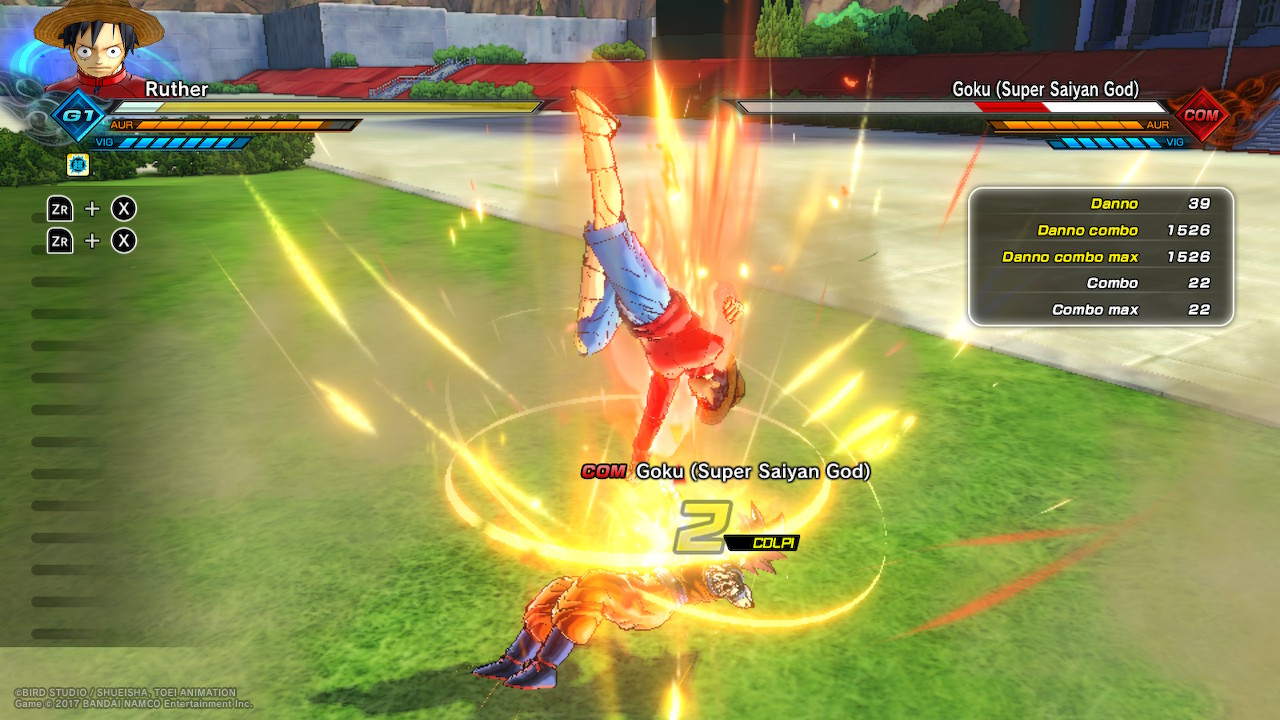Expand the Combo max row

click(1100, 310)
